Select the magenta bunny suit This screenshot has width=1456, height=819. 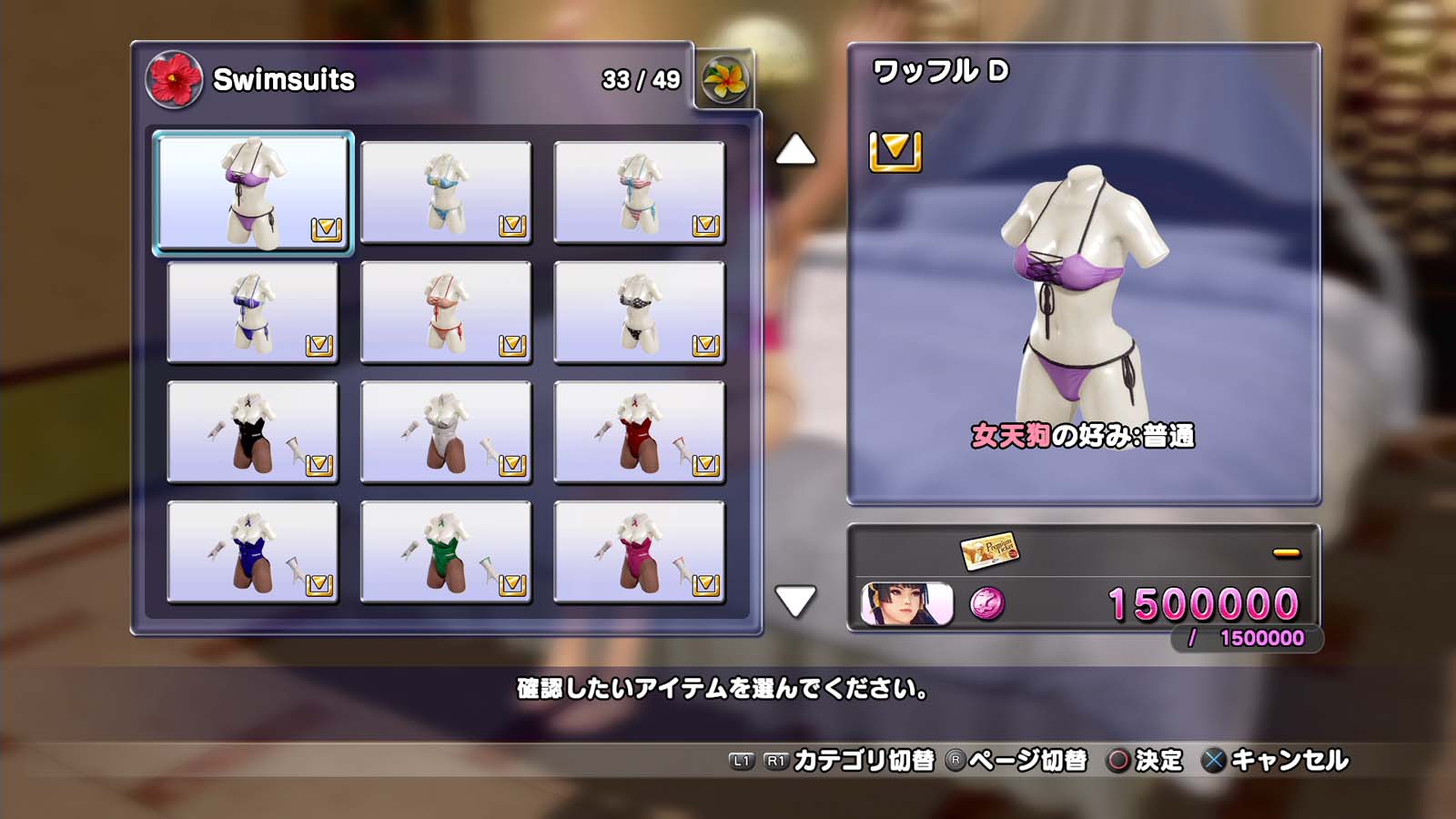point(639,552)
